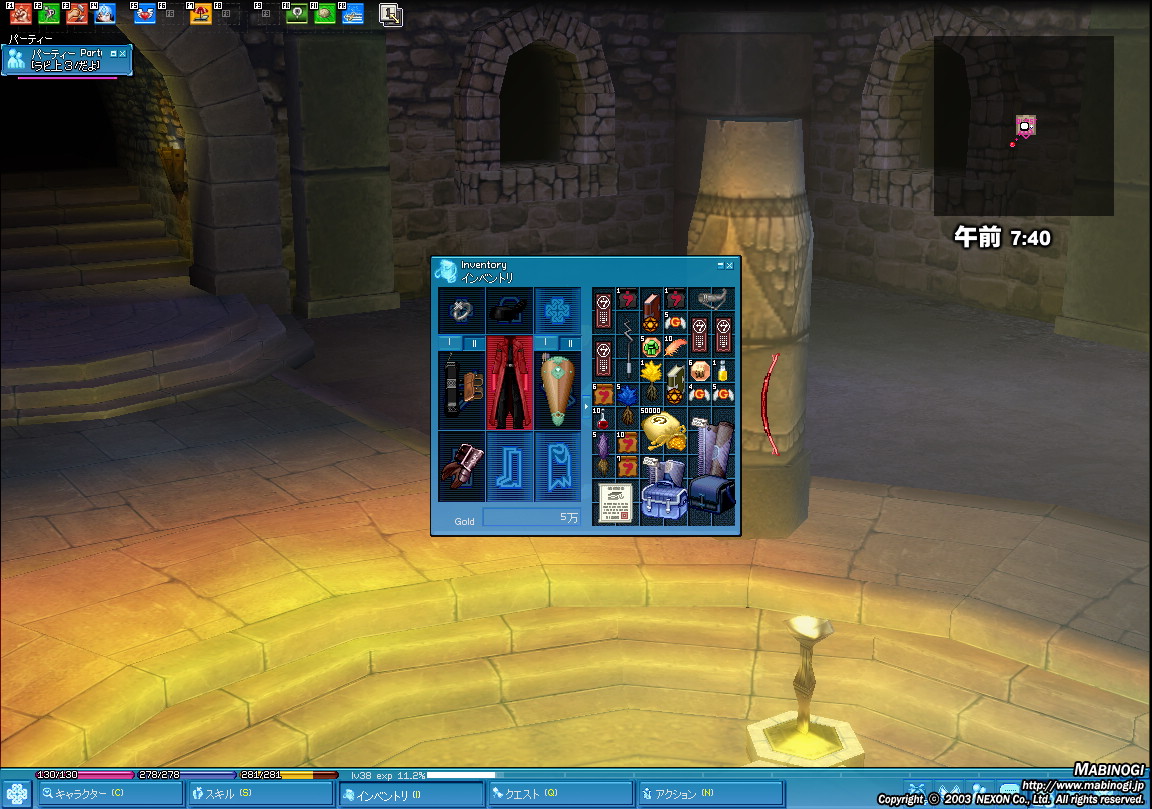The image size is (1152, 809).
Task: Activate the F1 fist skill hotkey
Action: coord(20,14)
